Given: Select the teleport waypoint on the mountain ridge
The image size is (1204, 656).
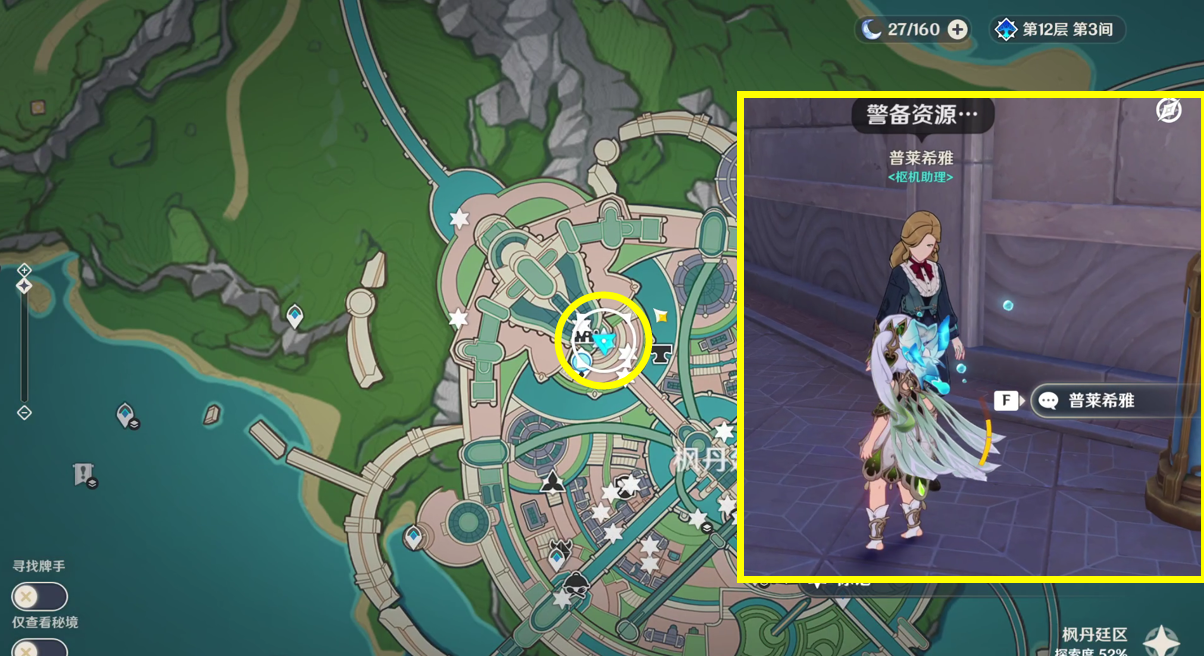Looking at the screenshot, I should coord(295,317).
